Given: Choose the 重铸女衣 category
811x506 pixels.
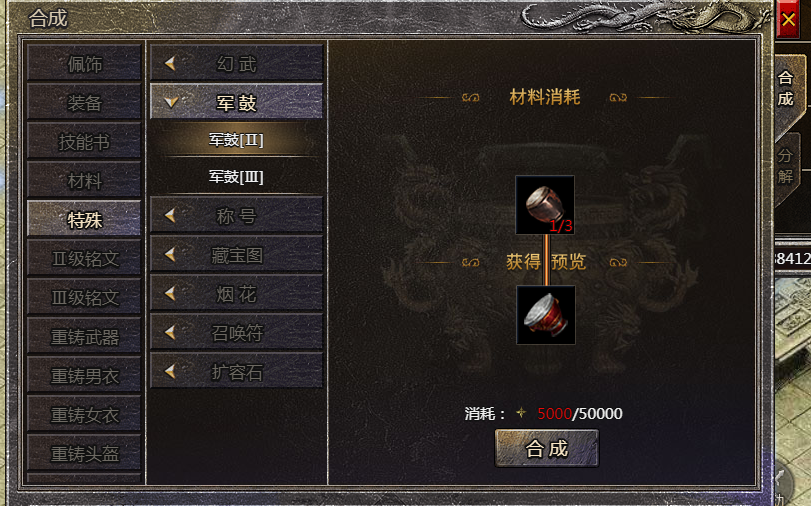Looking at the screenshot, I should (85, 415).
